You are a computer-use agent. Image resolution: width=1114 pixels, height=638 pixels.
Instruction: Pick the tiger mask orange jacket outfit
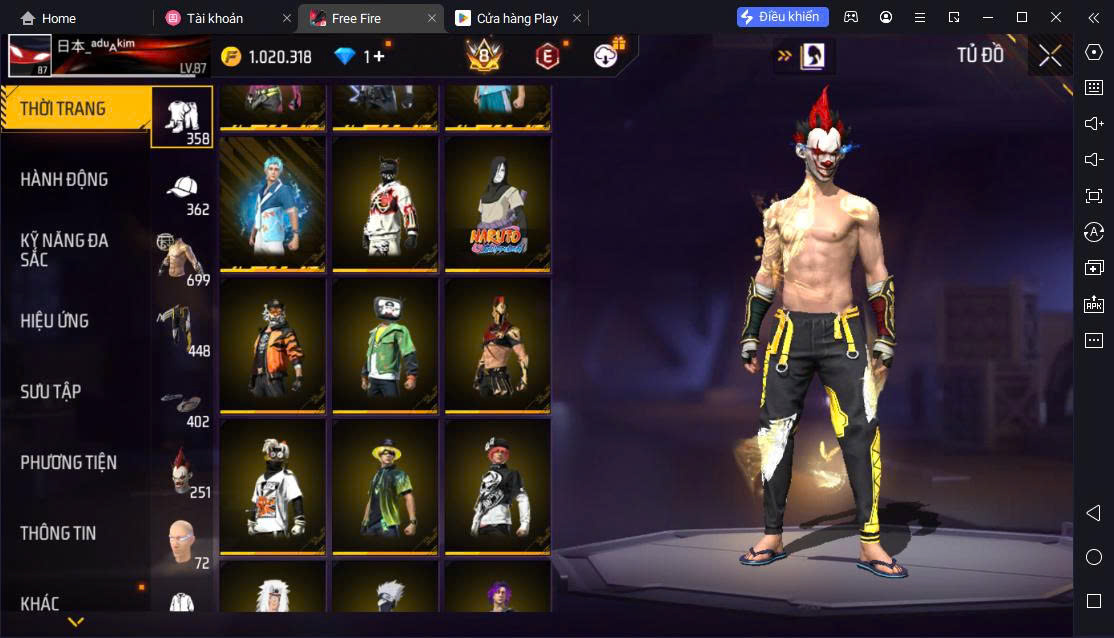[272, 344]
